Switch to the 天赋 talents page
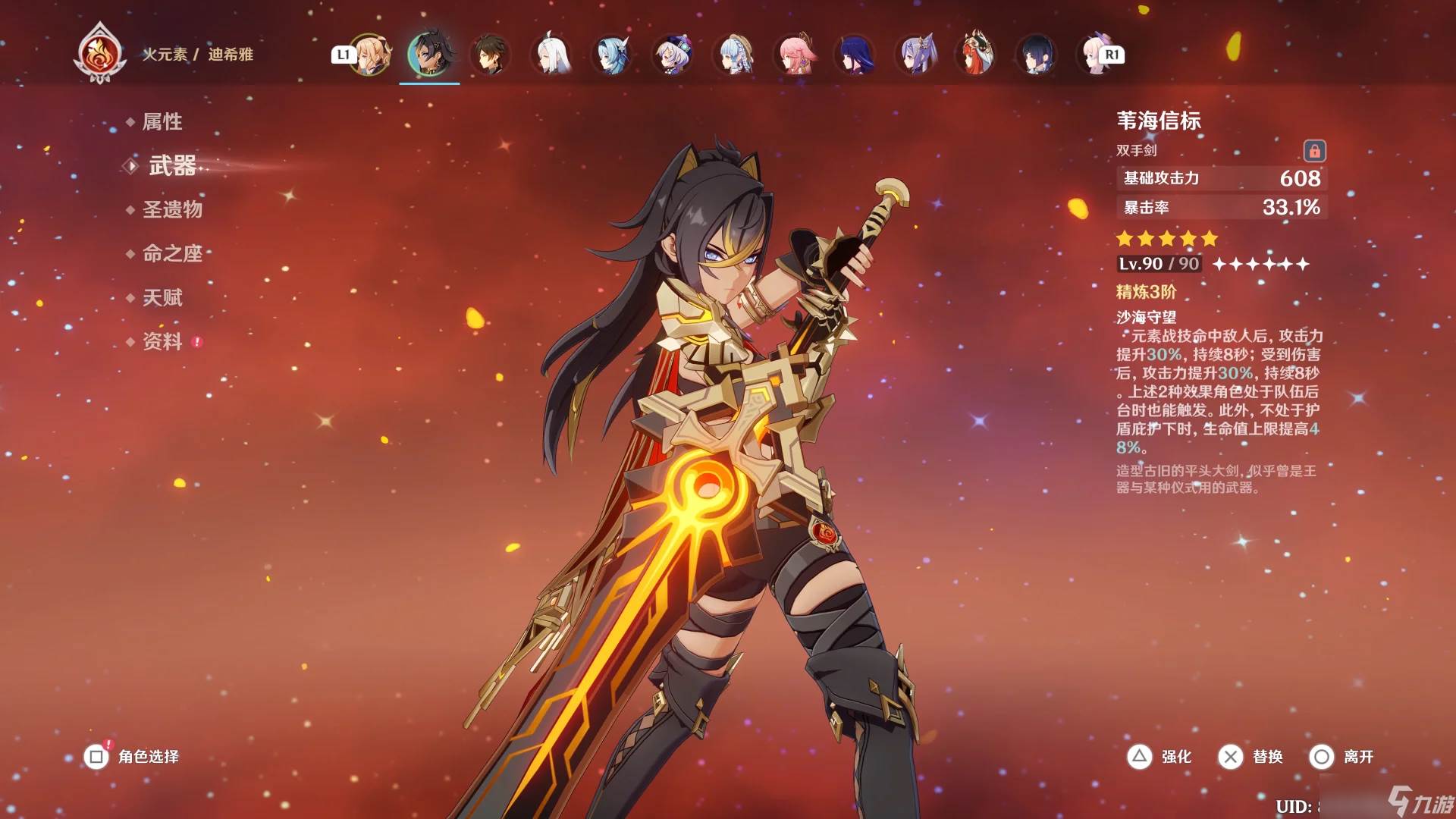The width and height of the screenshot is (1456, 819). [162, 297]
